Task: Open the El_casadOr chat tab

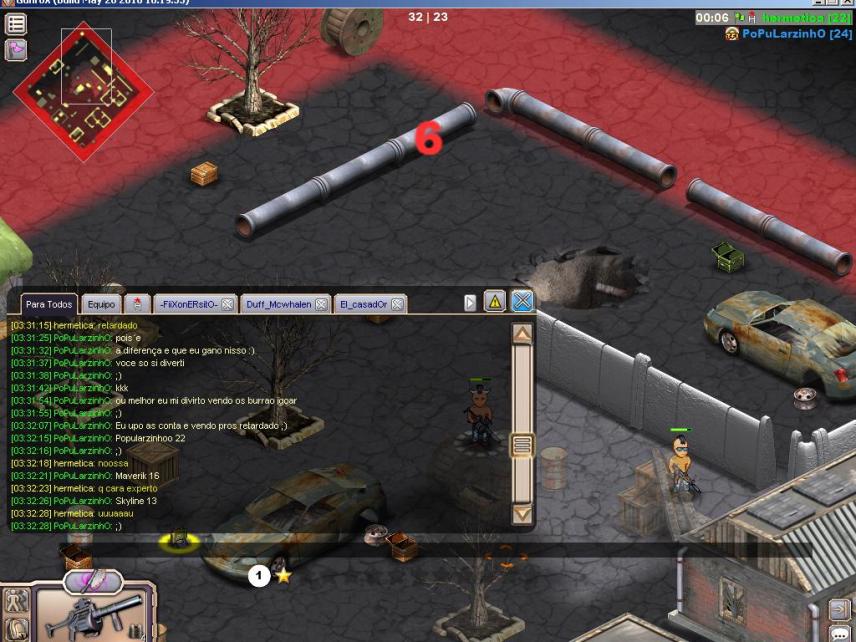Action: (362, 303)
